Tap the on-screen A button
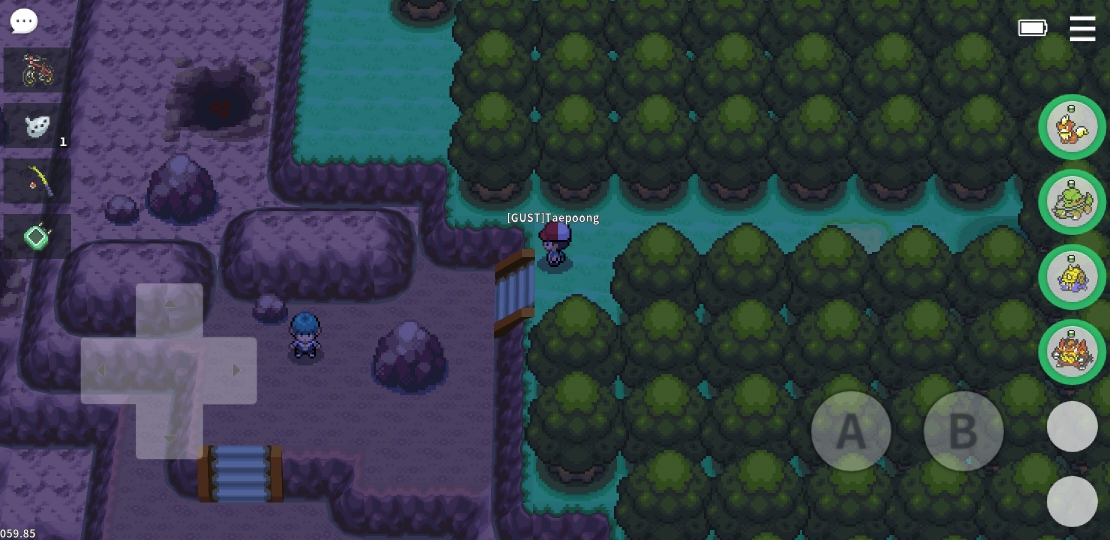1110x540 pixels. pyautogui.click(x=850, y=431)
